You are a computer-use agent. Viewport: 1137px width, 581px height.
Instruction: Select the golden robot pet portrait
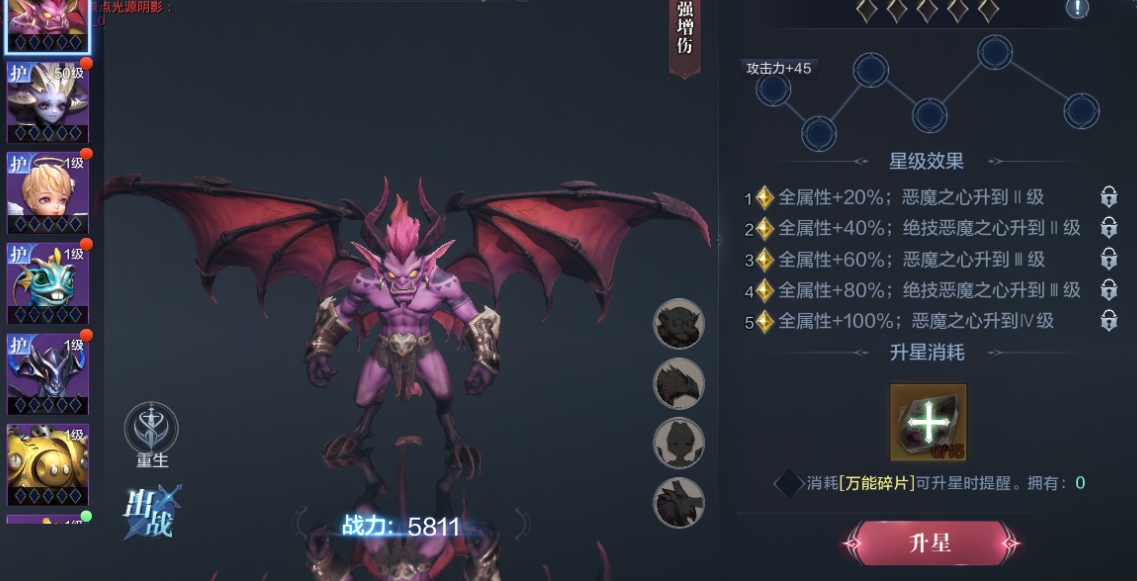pyautogui.click(x=47, y=463)
